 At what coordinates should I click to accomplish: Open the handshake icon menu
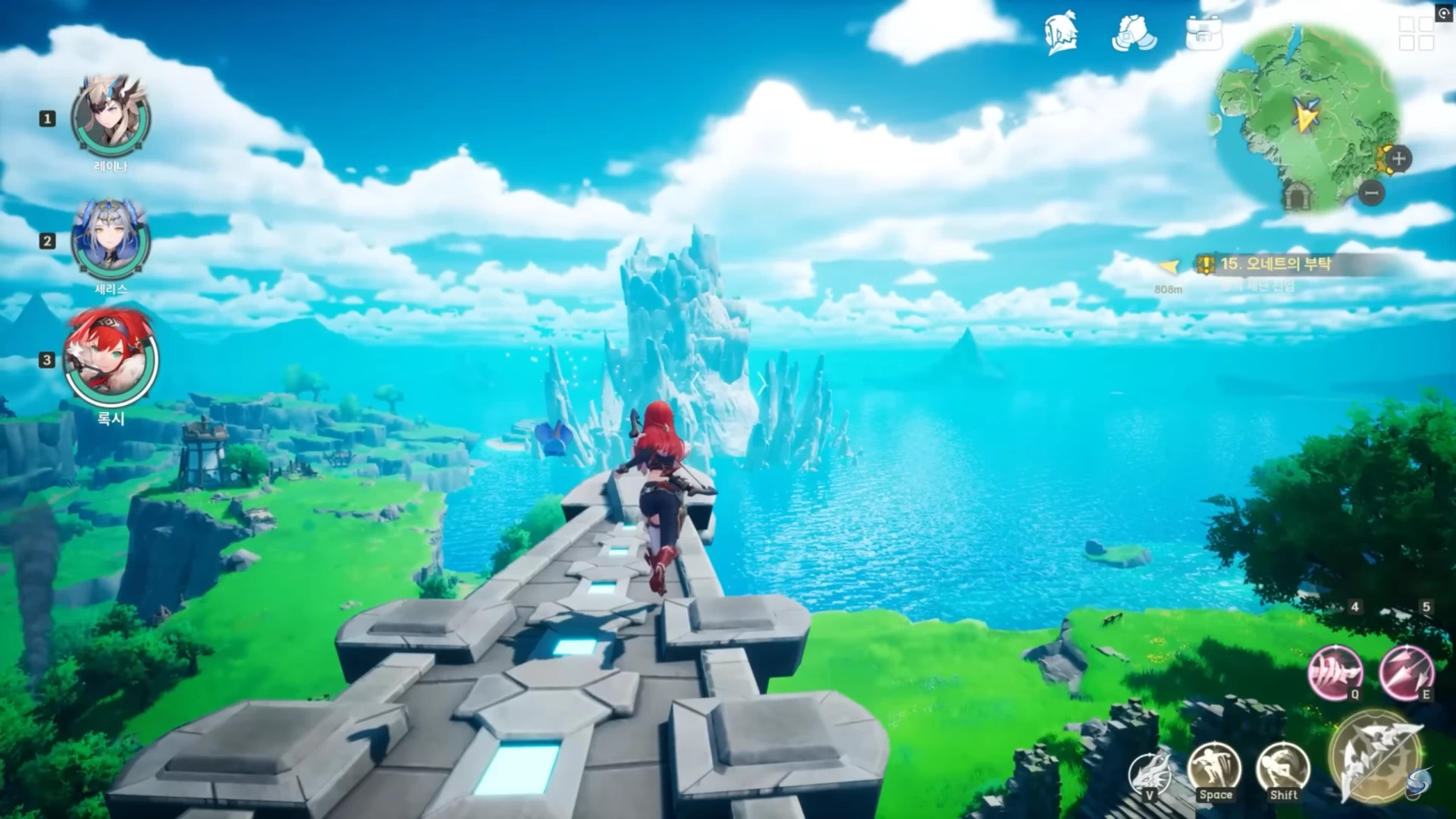(x=1134, y=33)
